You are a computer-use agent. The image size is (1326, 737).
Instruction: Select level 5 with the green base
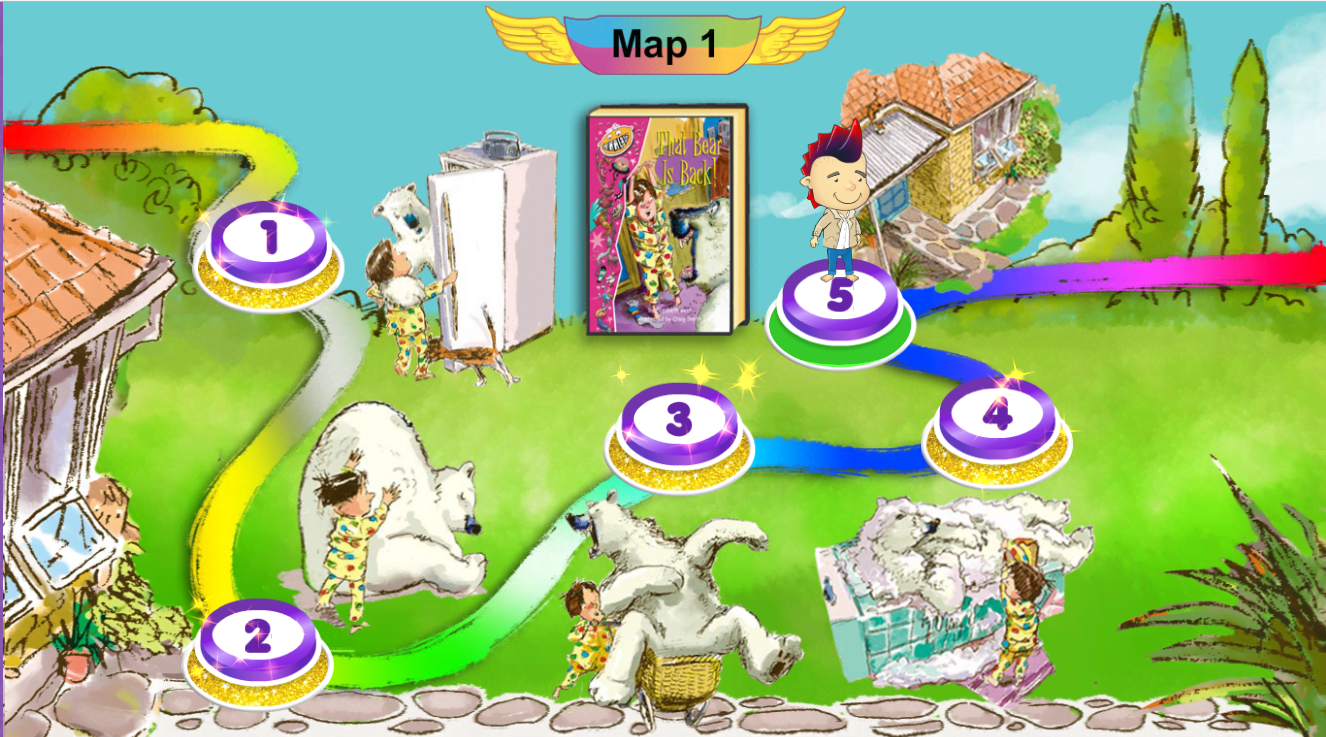click(840, 298)
